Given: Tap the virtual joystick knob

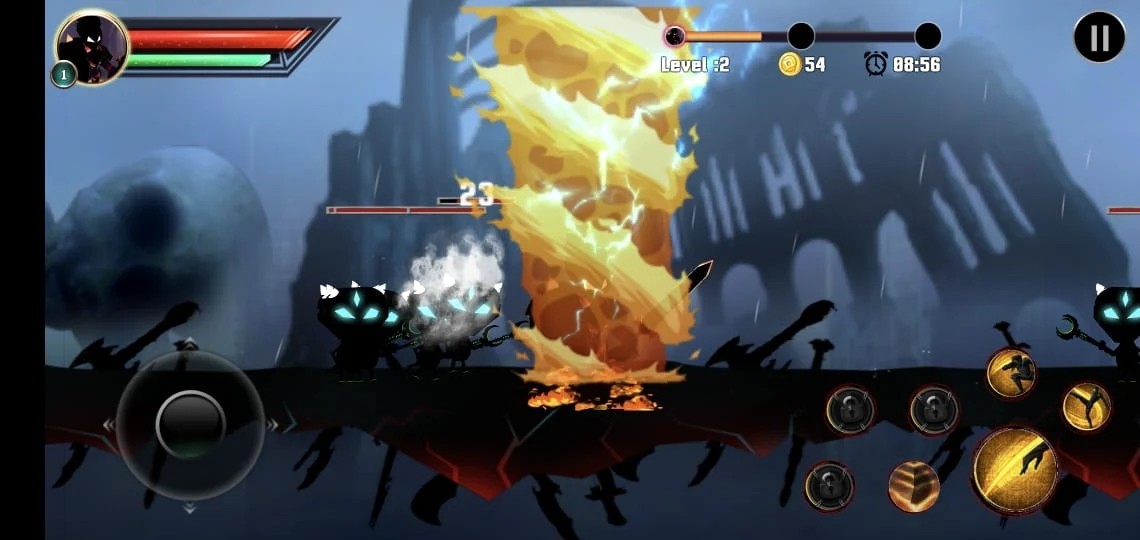Looking at the screenshot, I should click(190, 424).
